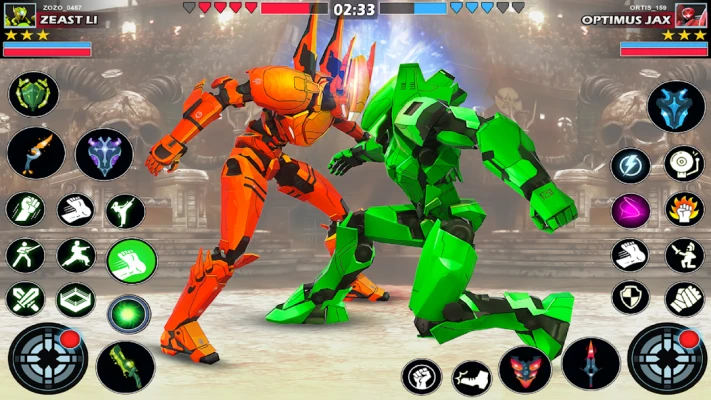Activate the glowing green orb power
The image size is (711, 400).
tap(129, 313)
